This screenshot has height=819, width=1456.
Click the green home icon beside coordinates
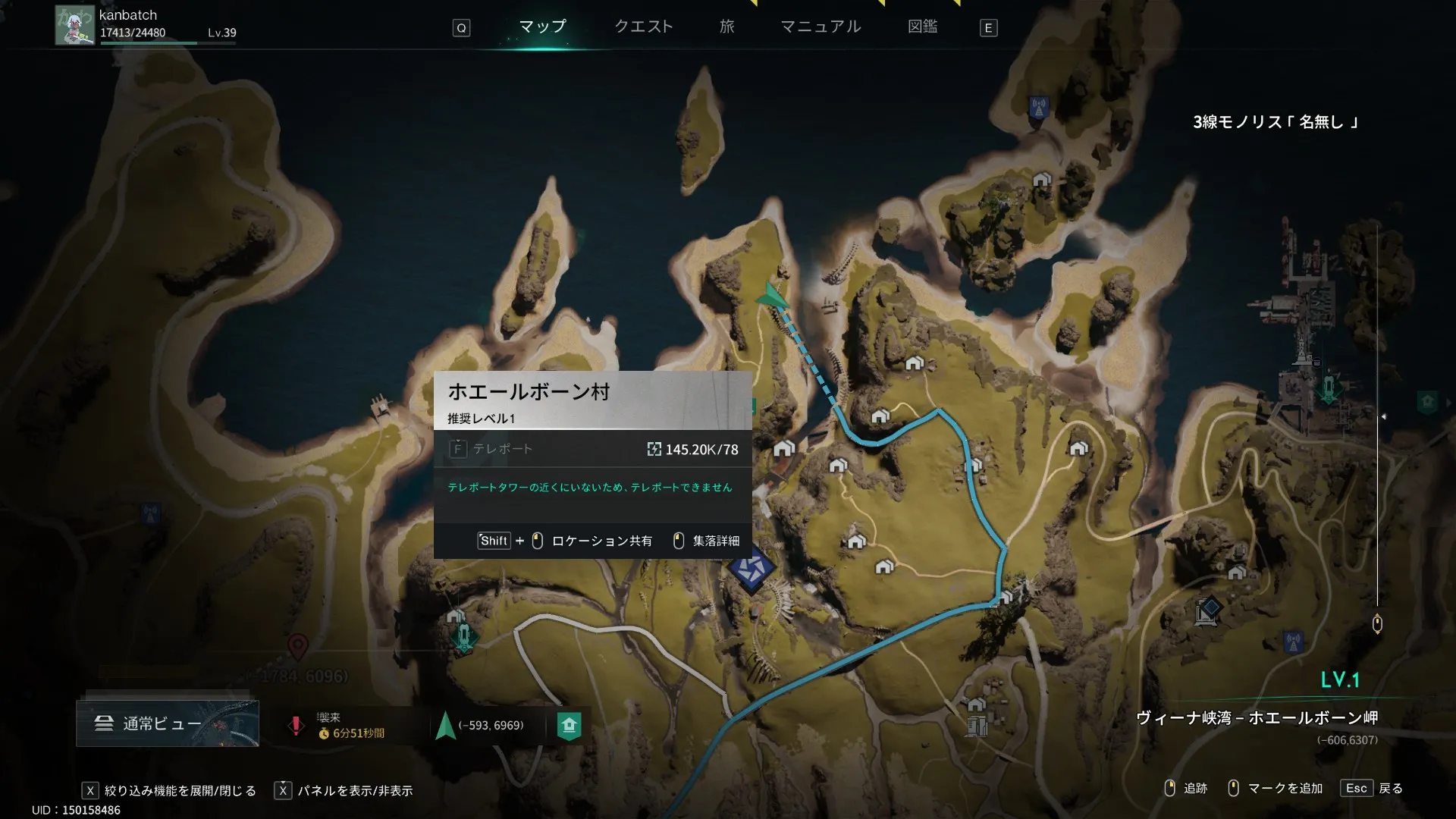[x=569, y=726]
